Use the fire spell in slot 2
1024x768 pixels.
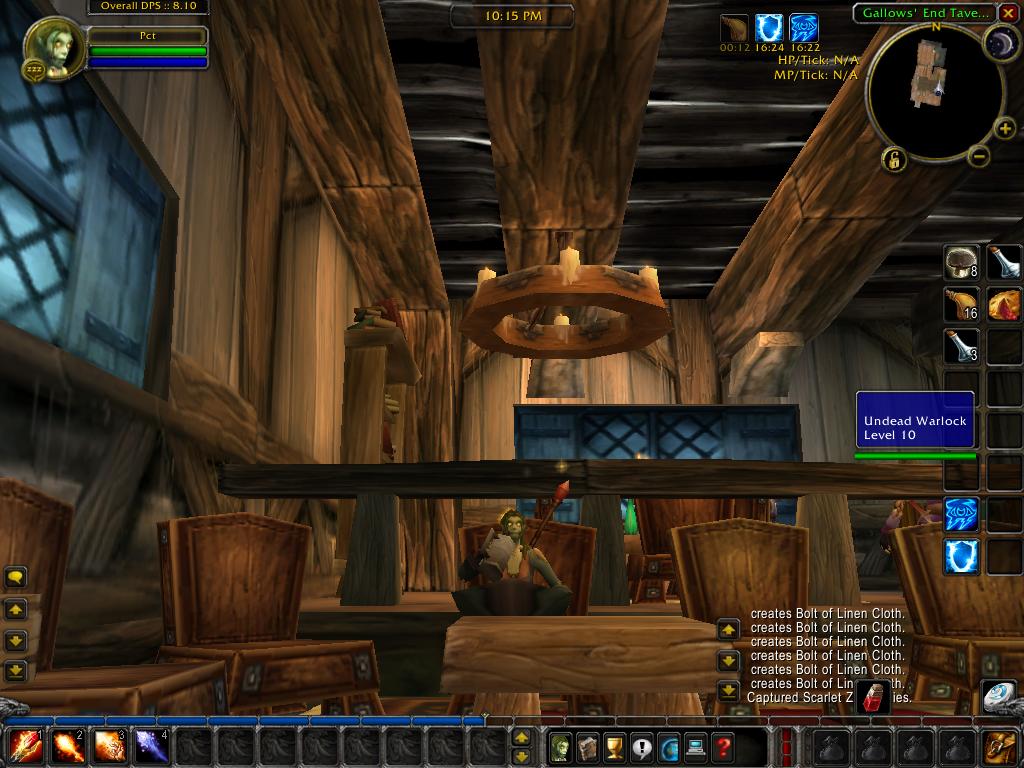tap(68, 746)
